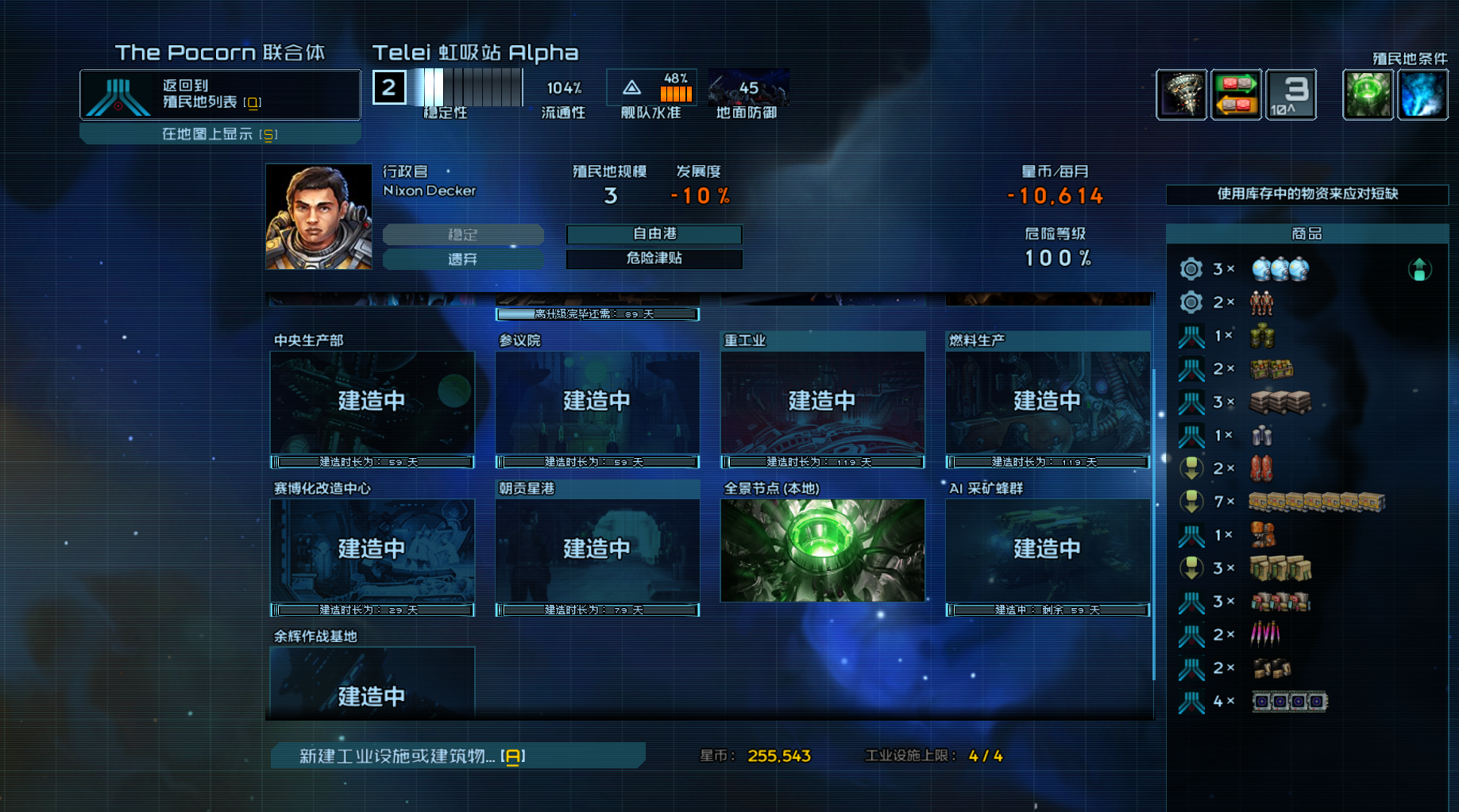Click the green upload arrow beside commodities
Screen dimensions: 1459x812
pos(1419,270)
